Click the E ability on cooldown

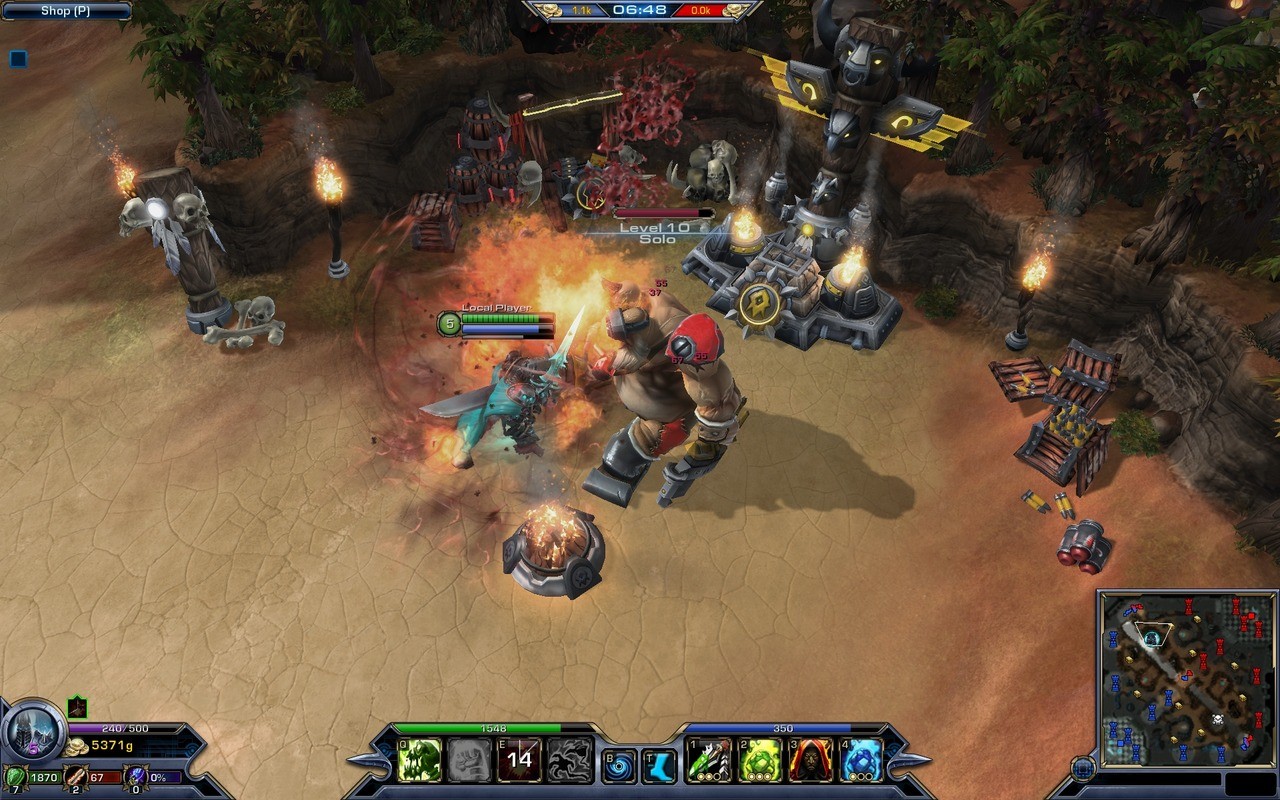click(x=519, y=760)
